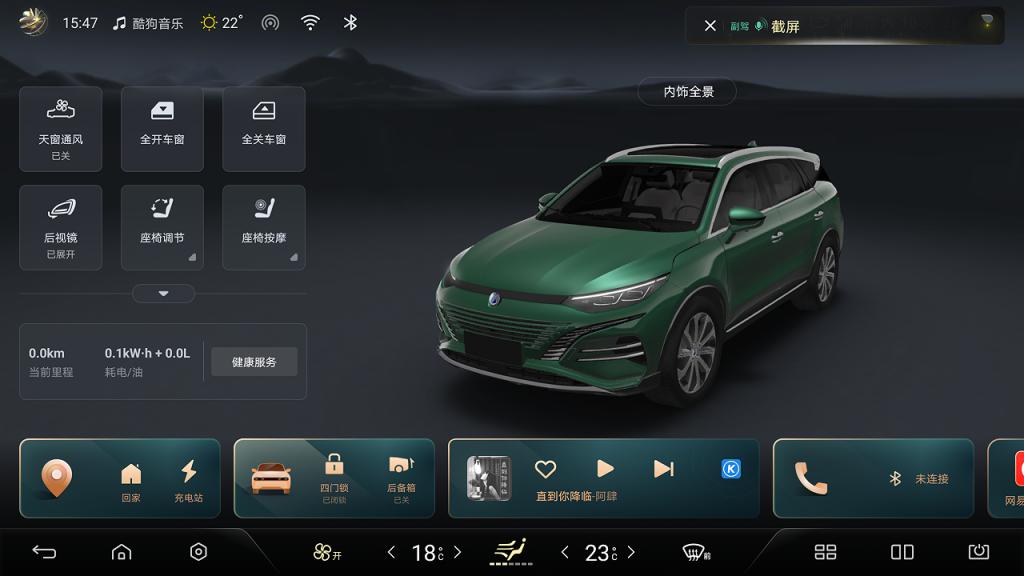Show the interior panorama (内饰全景)
This screenshot has width=1024, height=576.
(688, 92)
